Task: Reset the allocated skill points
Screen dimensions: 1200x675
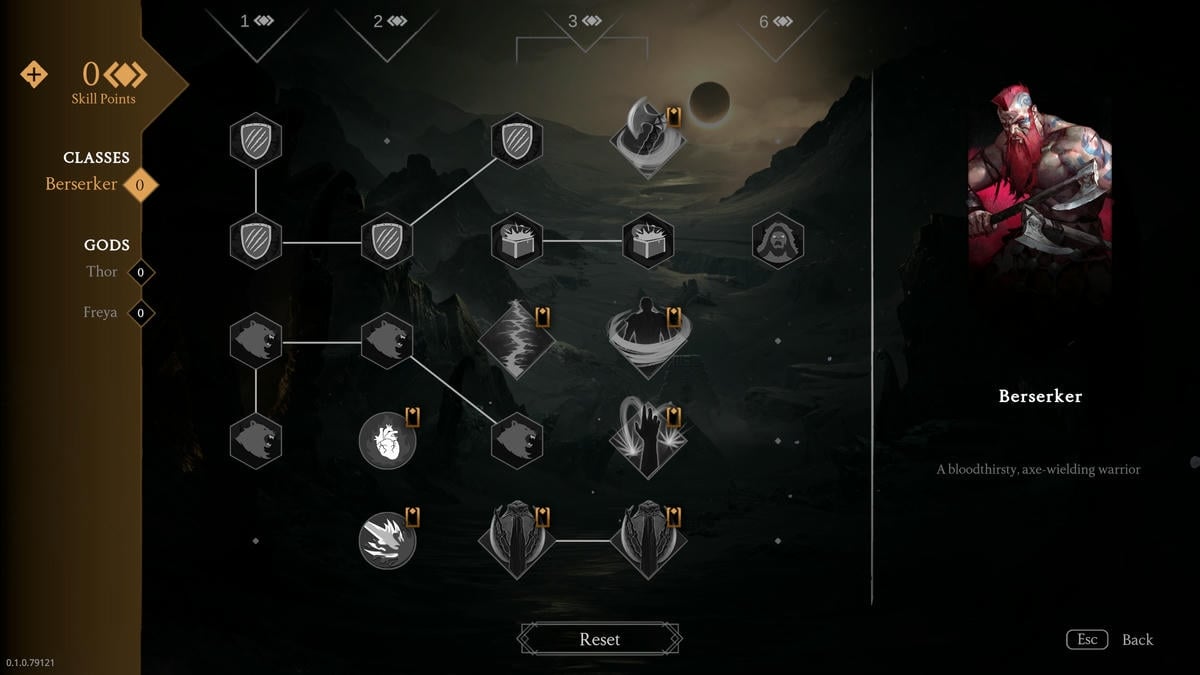Action: (x=599, y=639)
